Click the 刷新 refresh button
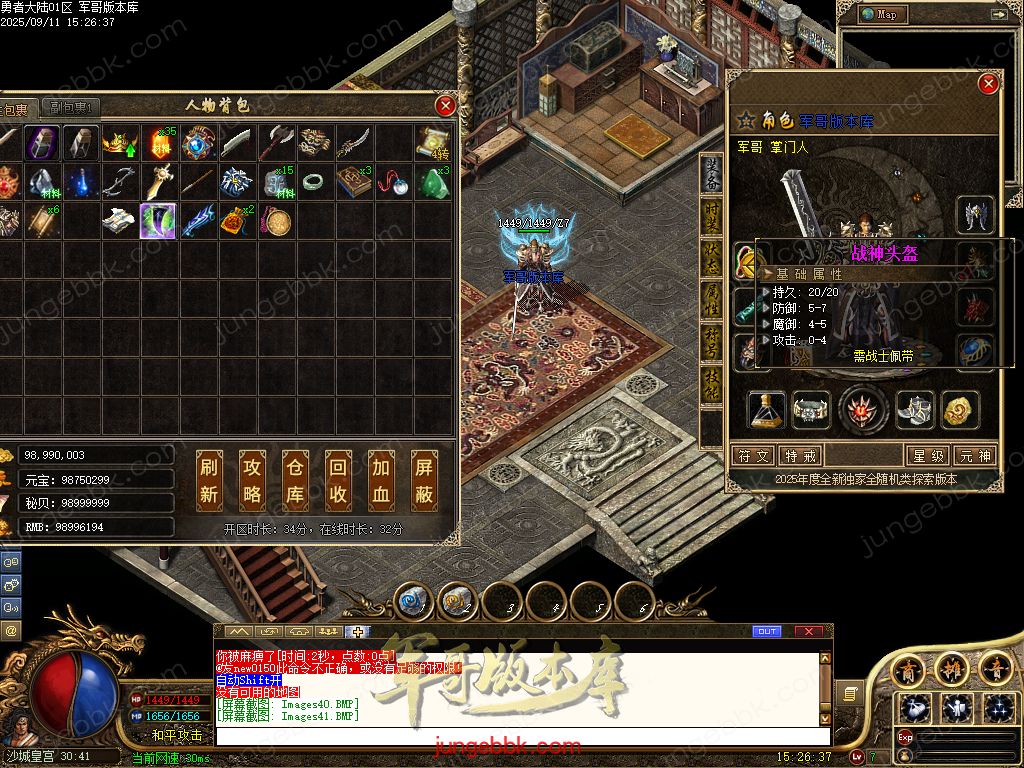 pyautogui.click(x=209, y=480)
